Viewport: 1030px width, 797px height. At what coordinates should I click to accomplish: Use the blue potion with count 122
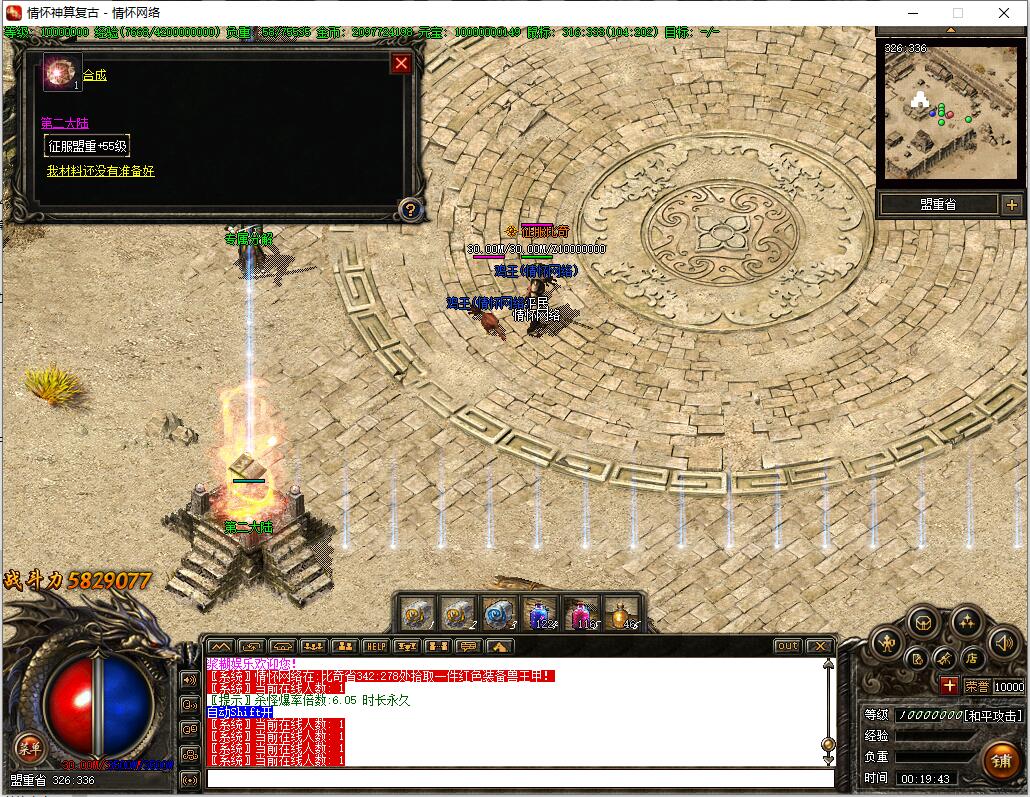tap(541, 613)
